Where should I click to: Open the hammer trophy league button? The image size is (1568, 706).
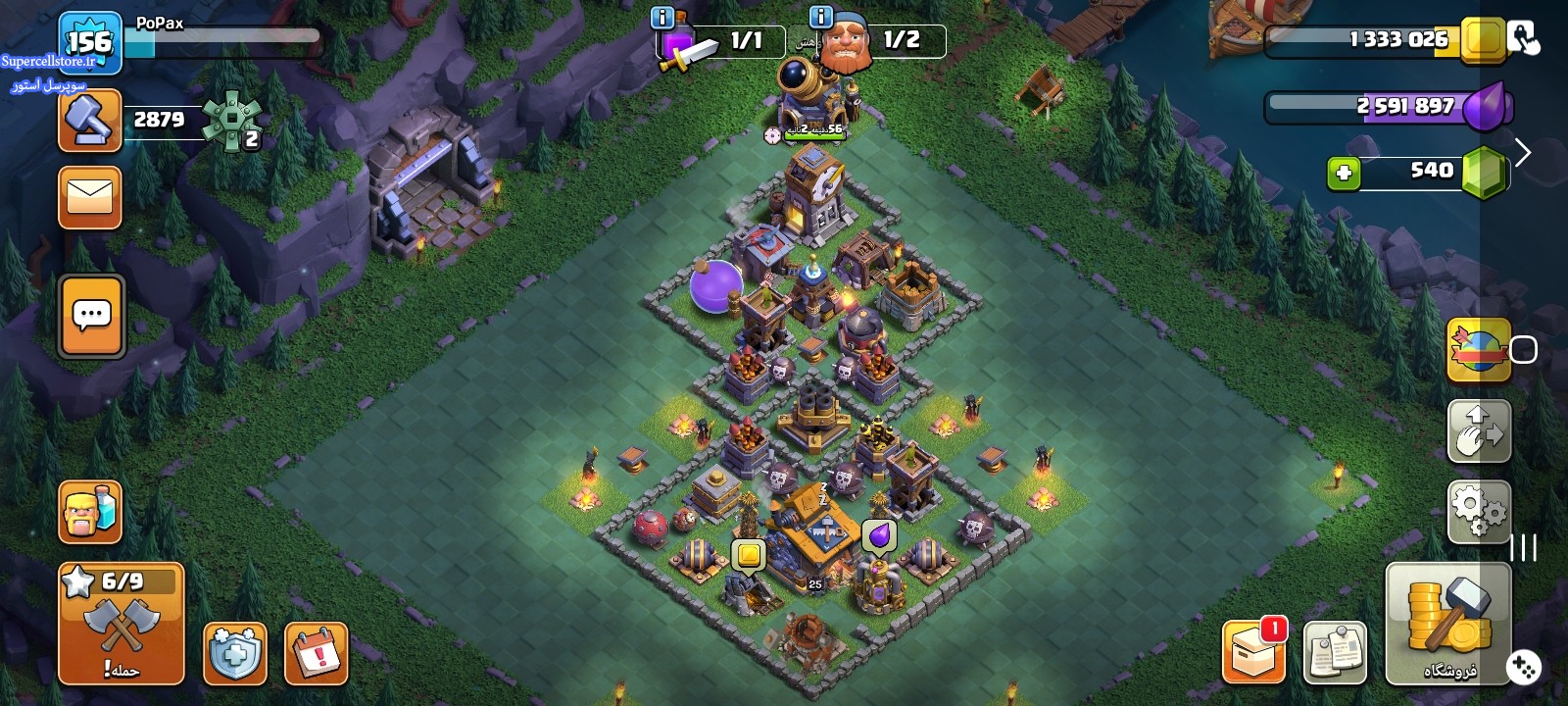[90, 121]
